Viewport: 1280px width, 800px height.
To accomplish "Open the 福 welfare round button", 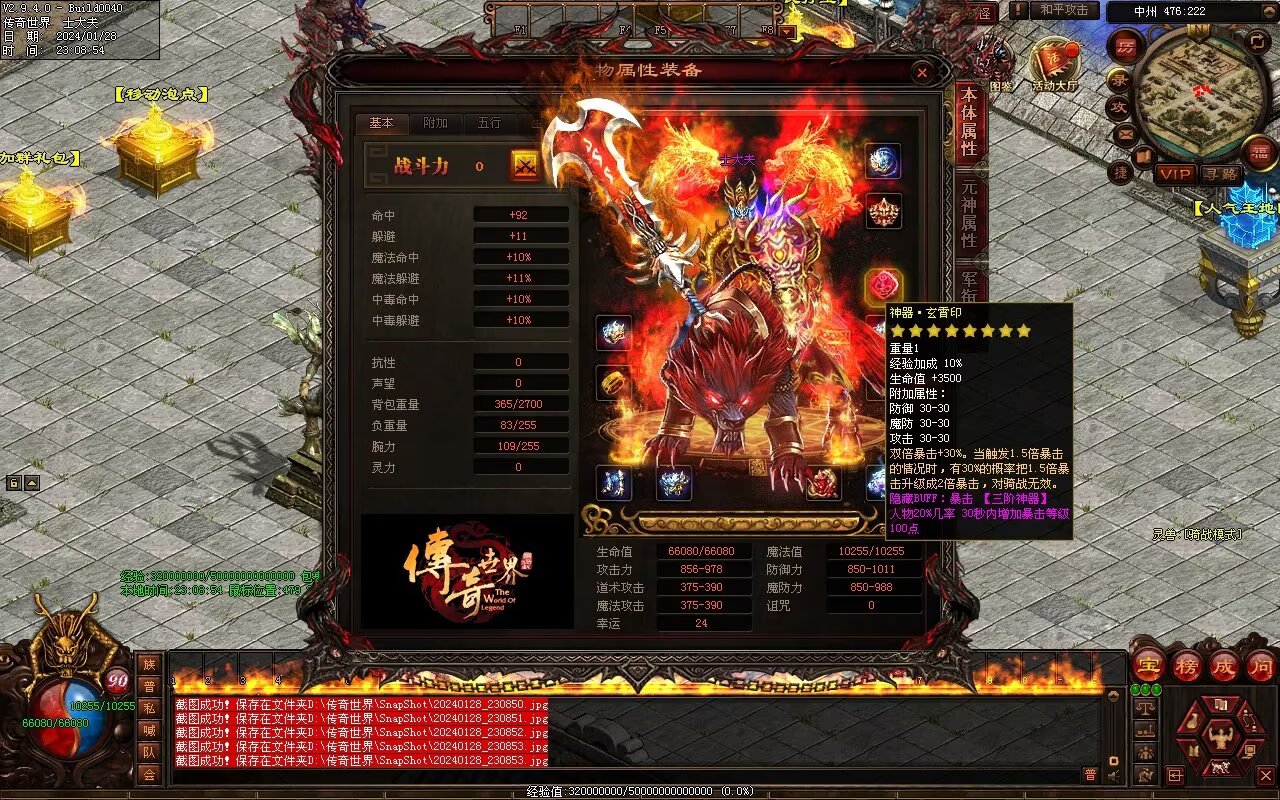I will click(1260, 153).
